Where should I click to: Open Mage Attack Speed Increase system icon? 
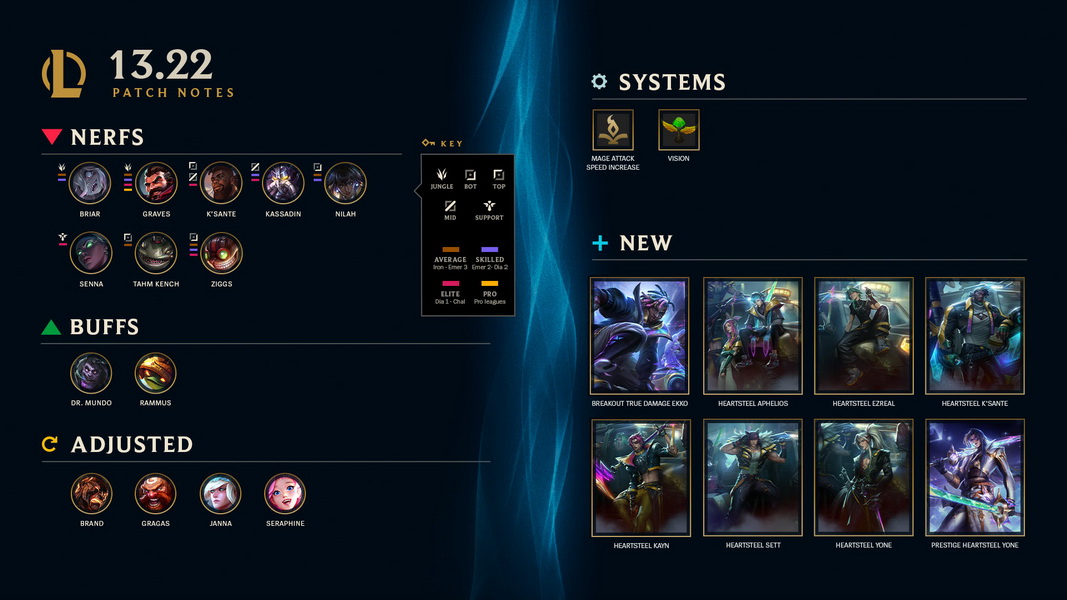tap(613, 130)
